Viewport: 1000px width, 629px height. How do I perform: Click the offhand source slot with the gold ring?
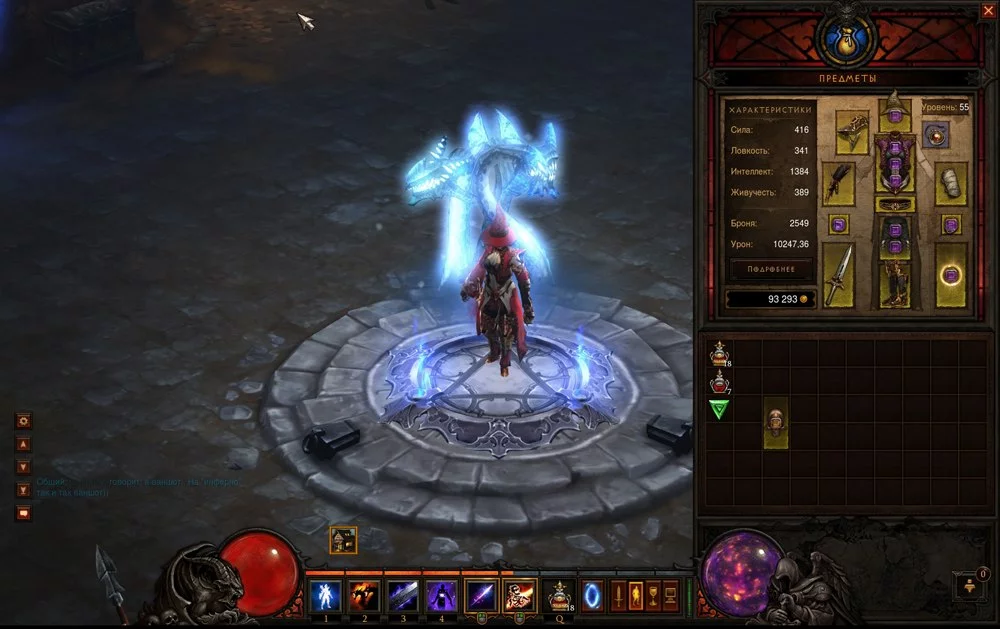tap(951, 275)
